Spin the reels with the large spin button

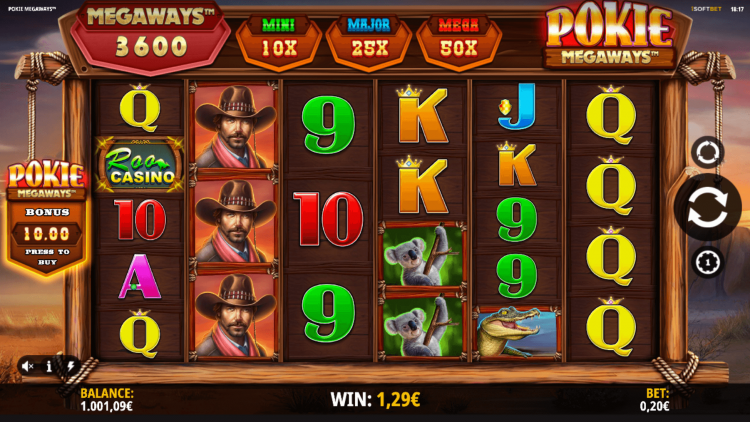(707, 206)
